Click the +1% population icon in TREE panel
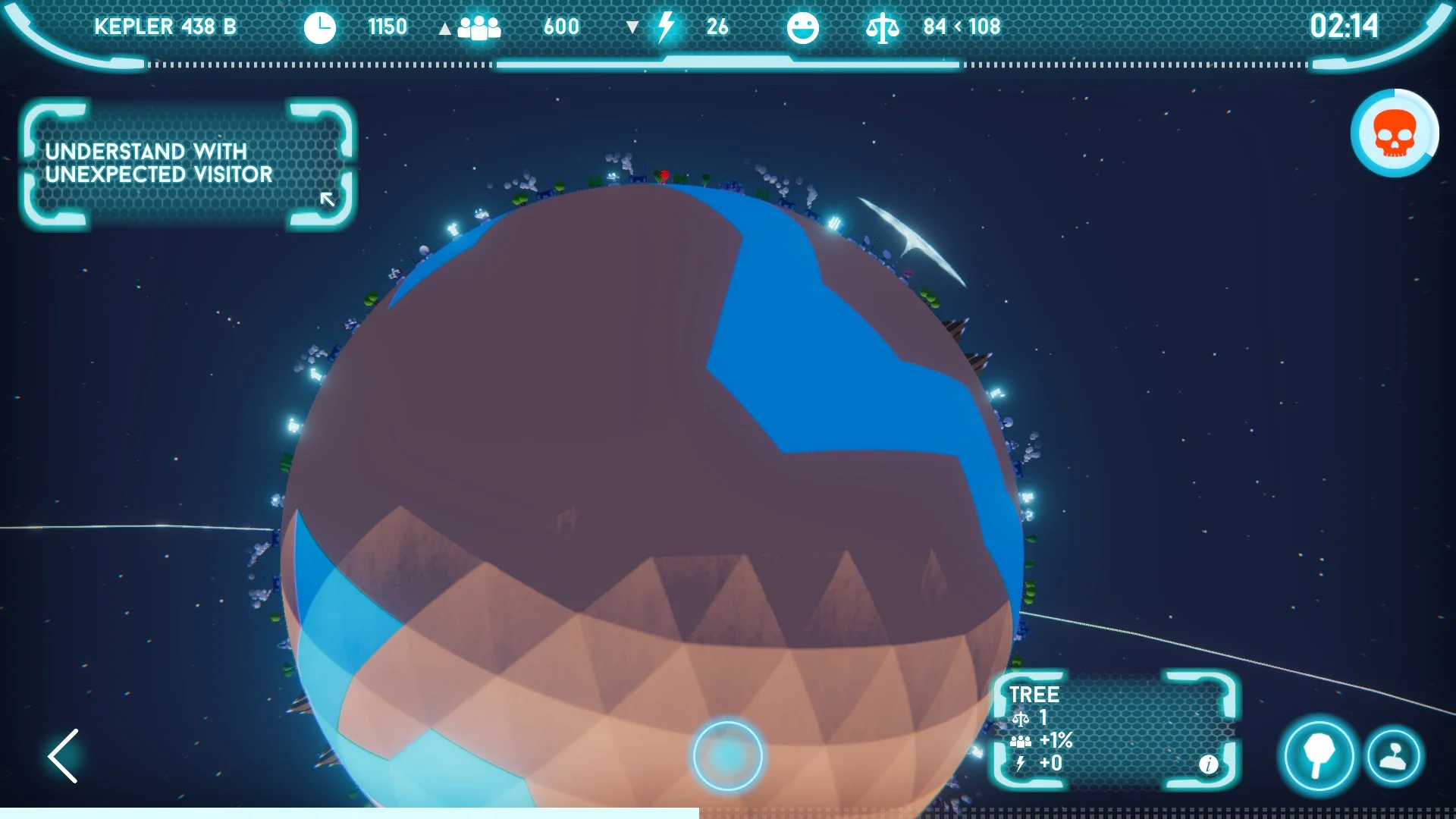The height and width of the screenshot is (819, 1456). pyautogui.click(x=1021, y=739)
